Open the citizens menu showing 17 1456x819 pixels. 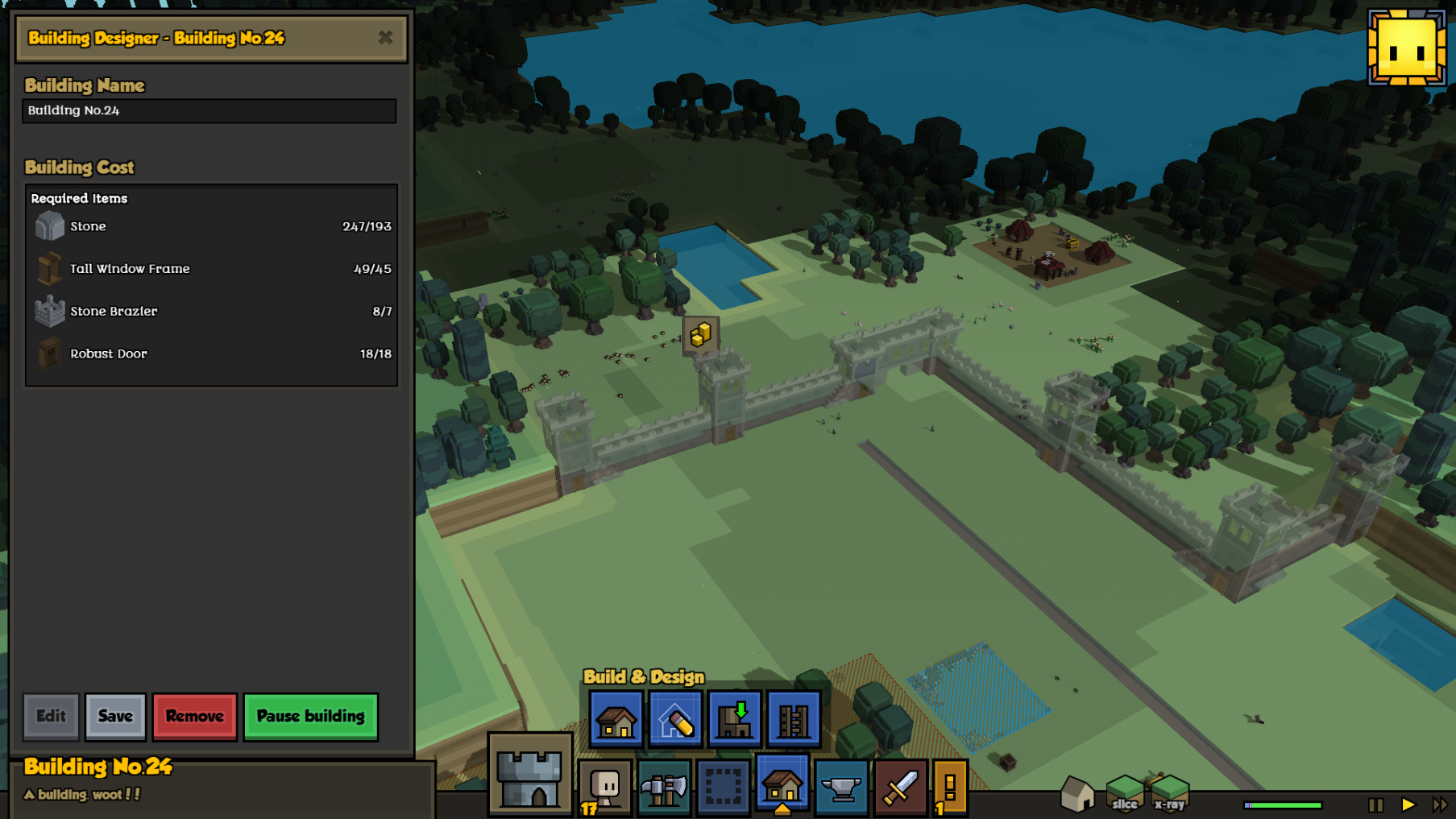(x=604, y=786)
